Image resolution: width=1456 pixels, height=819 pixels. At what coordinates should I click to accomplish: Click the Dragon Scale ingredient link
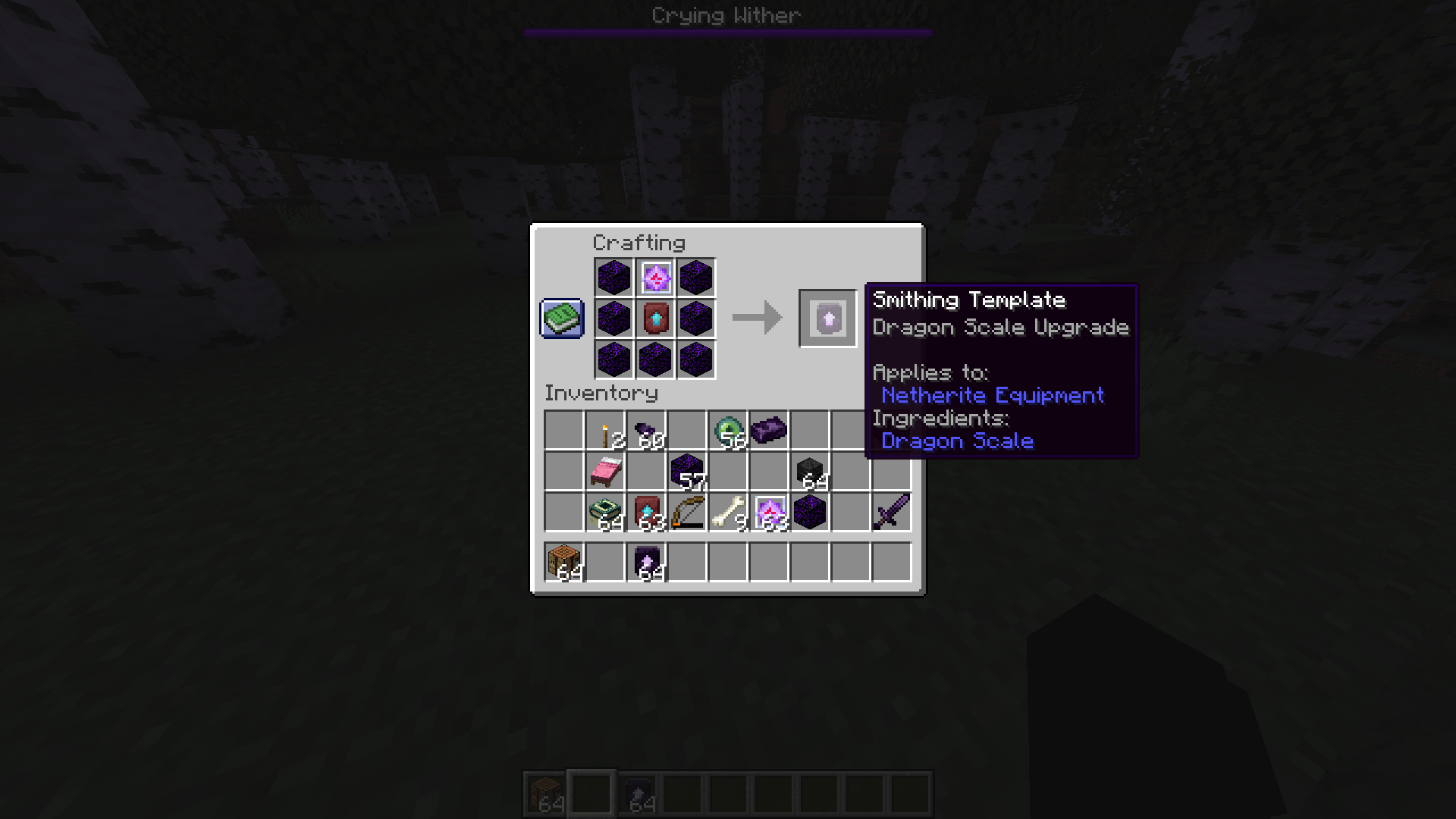pos(957,441)
